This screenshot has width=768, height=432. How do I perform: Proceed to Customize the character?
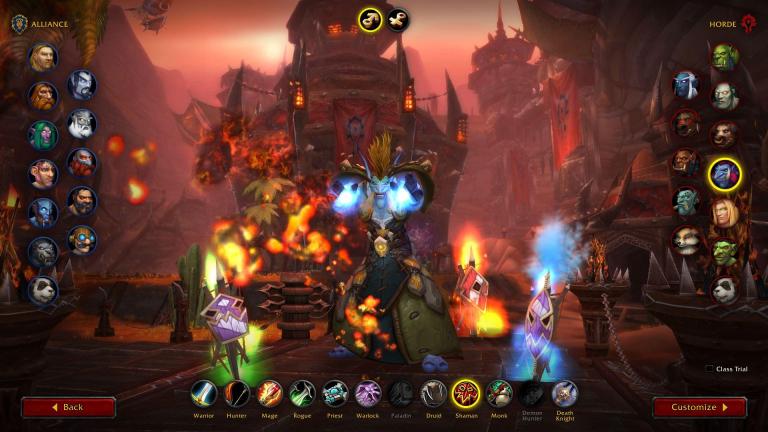click(699, 407)
